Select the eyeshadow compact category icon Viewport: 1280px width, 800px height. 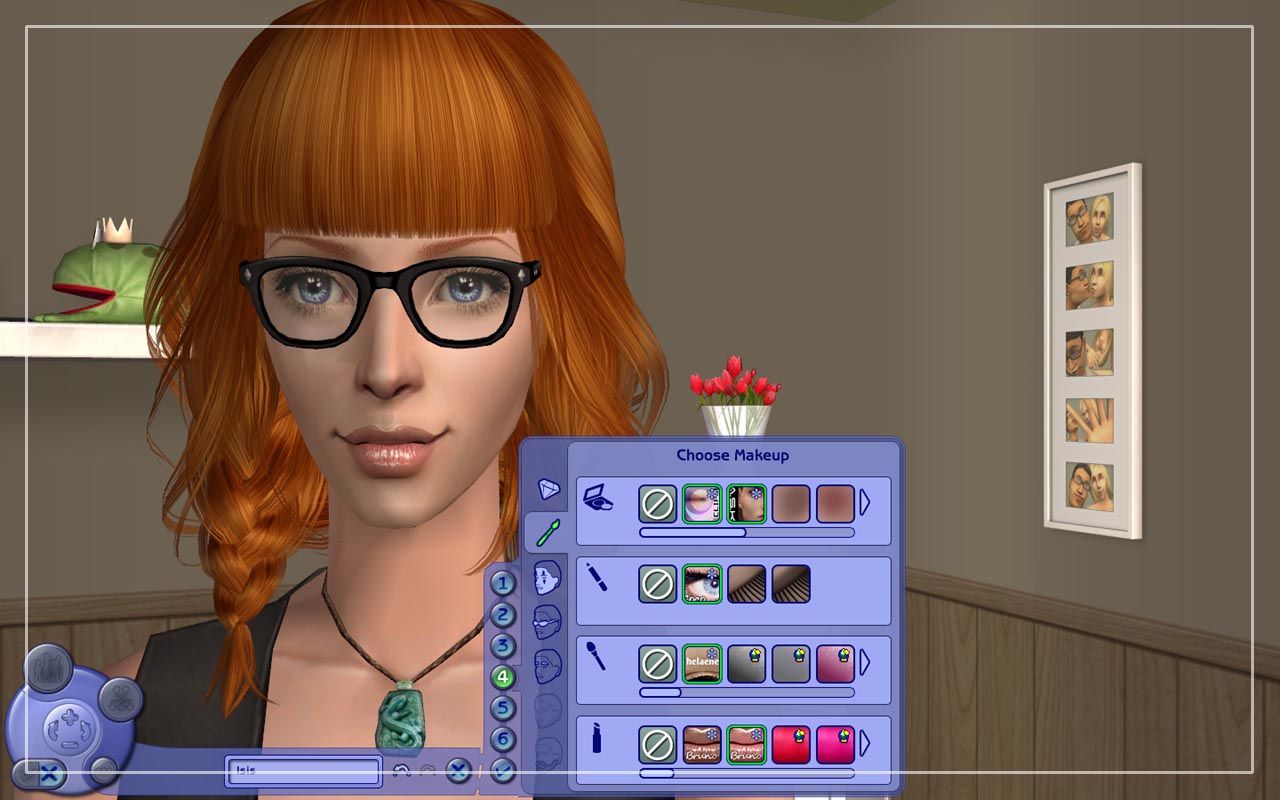599,498
